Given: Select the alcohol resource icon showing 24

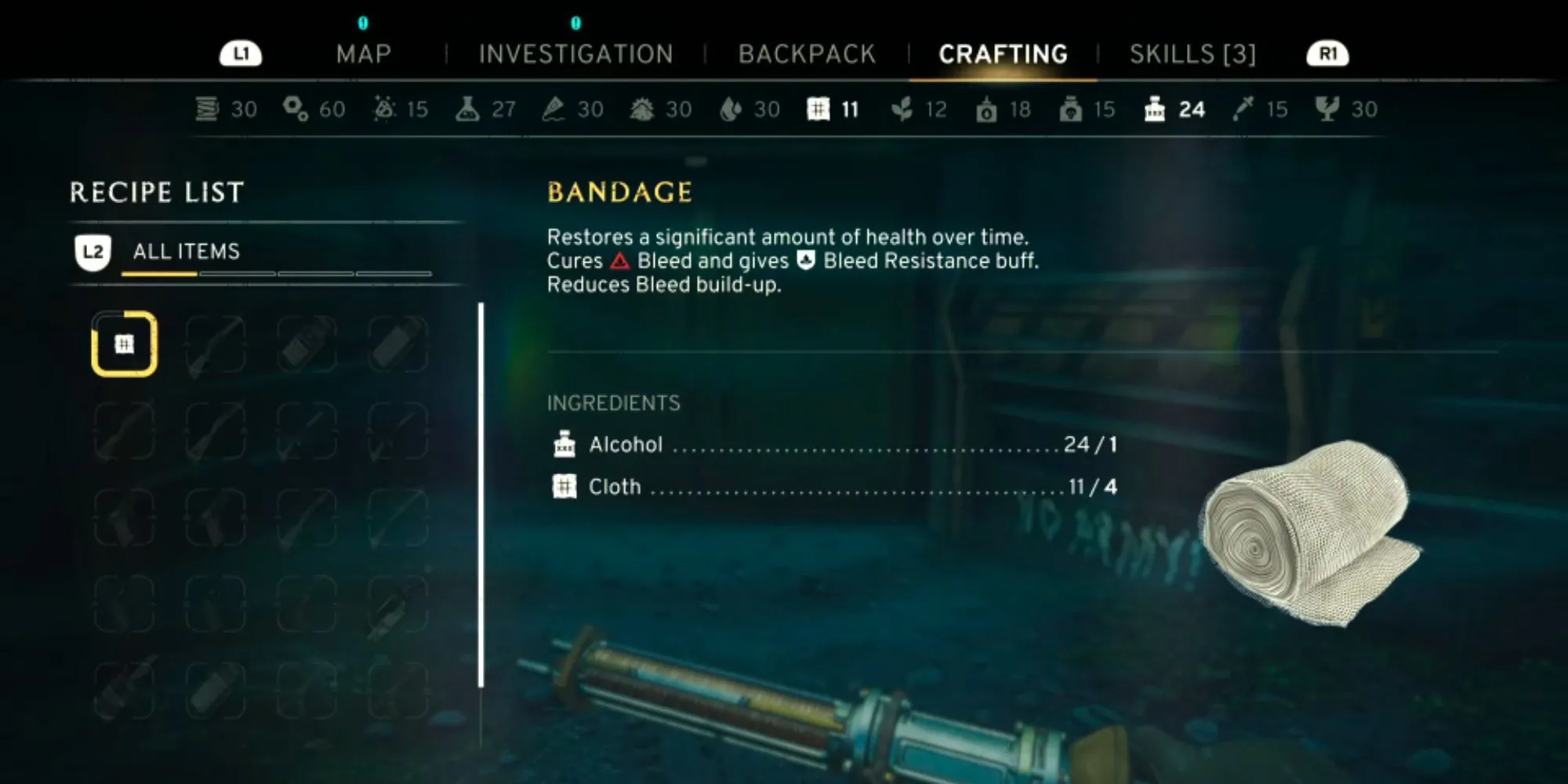Looking at the screenshot, I should click(x=1155, y=109).
